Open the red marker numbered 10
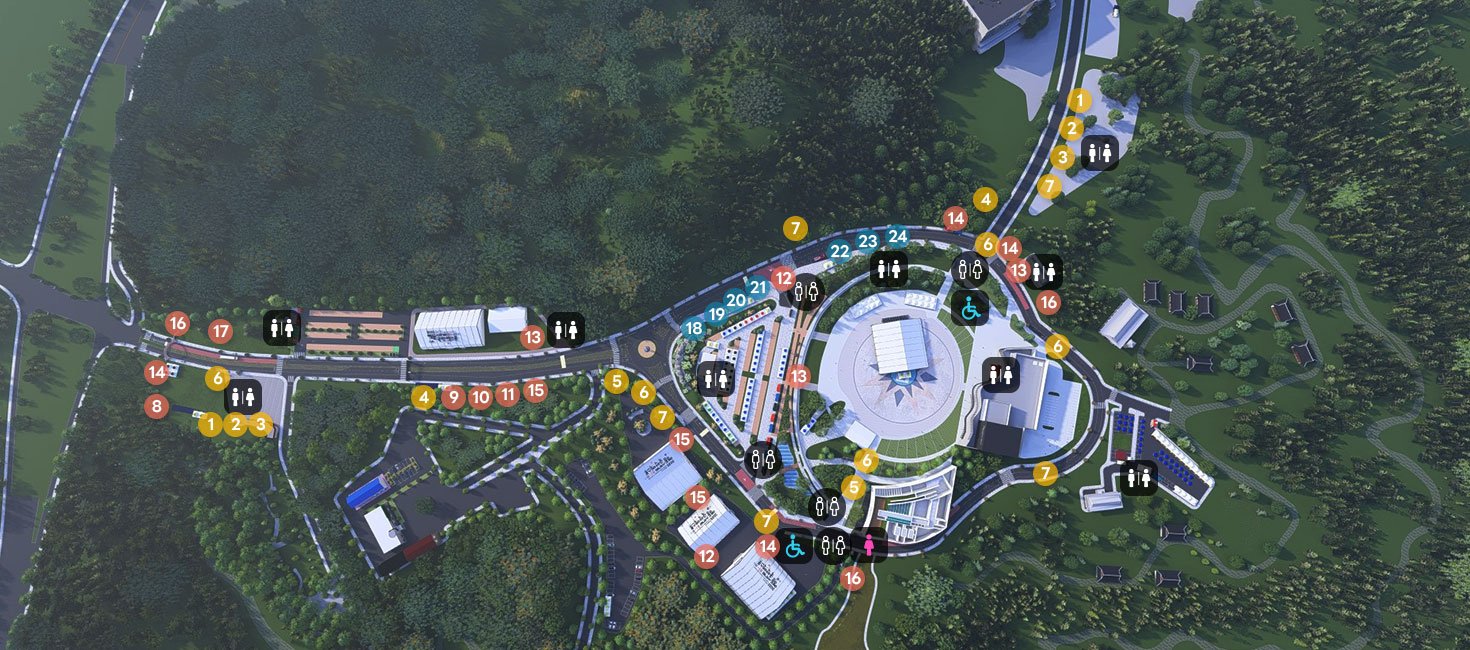 point(480,397)
